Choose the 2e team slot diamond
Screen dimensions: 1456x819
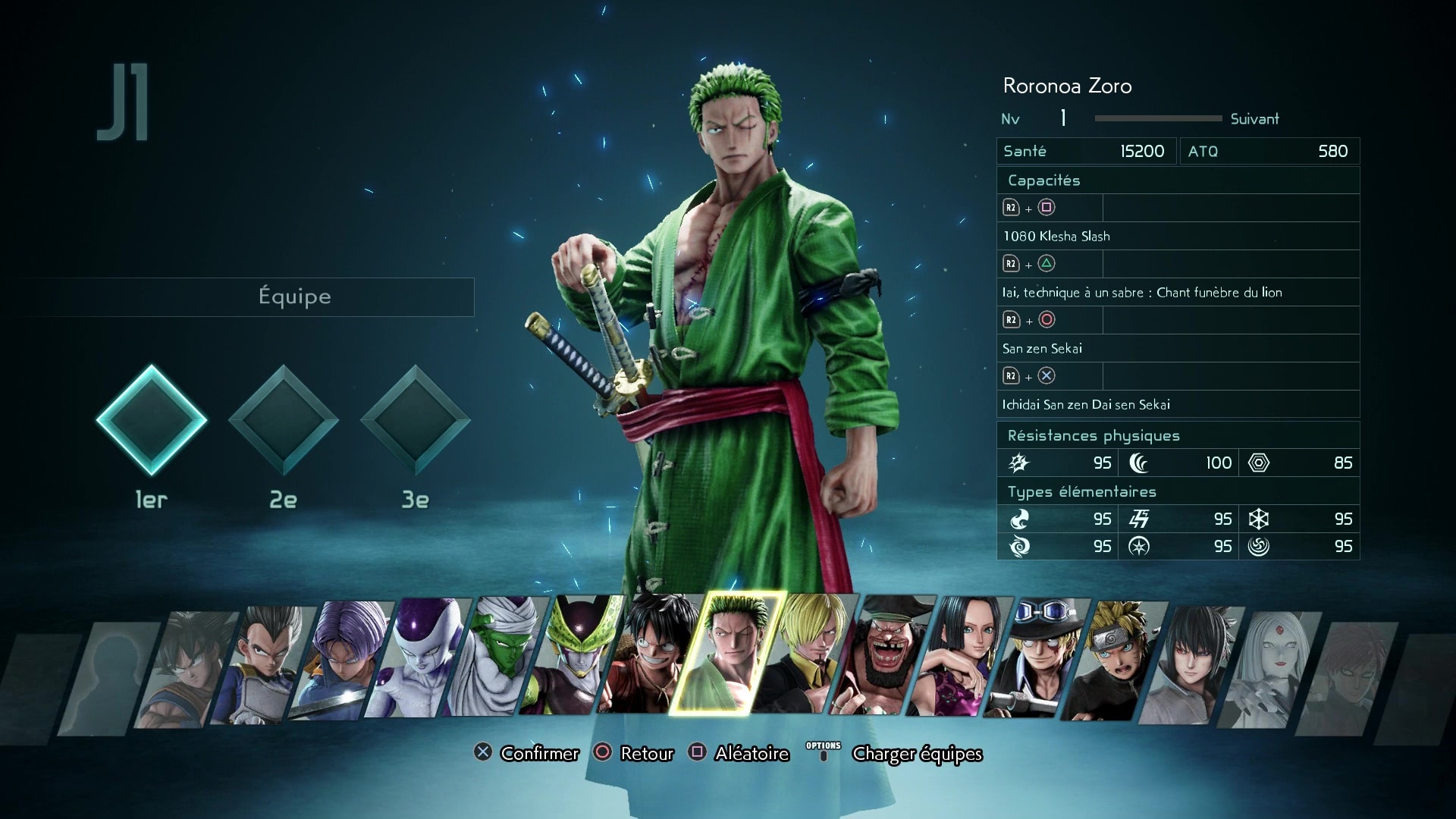pyautogui.click(x=284, y=419)
